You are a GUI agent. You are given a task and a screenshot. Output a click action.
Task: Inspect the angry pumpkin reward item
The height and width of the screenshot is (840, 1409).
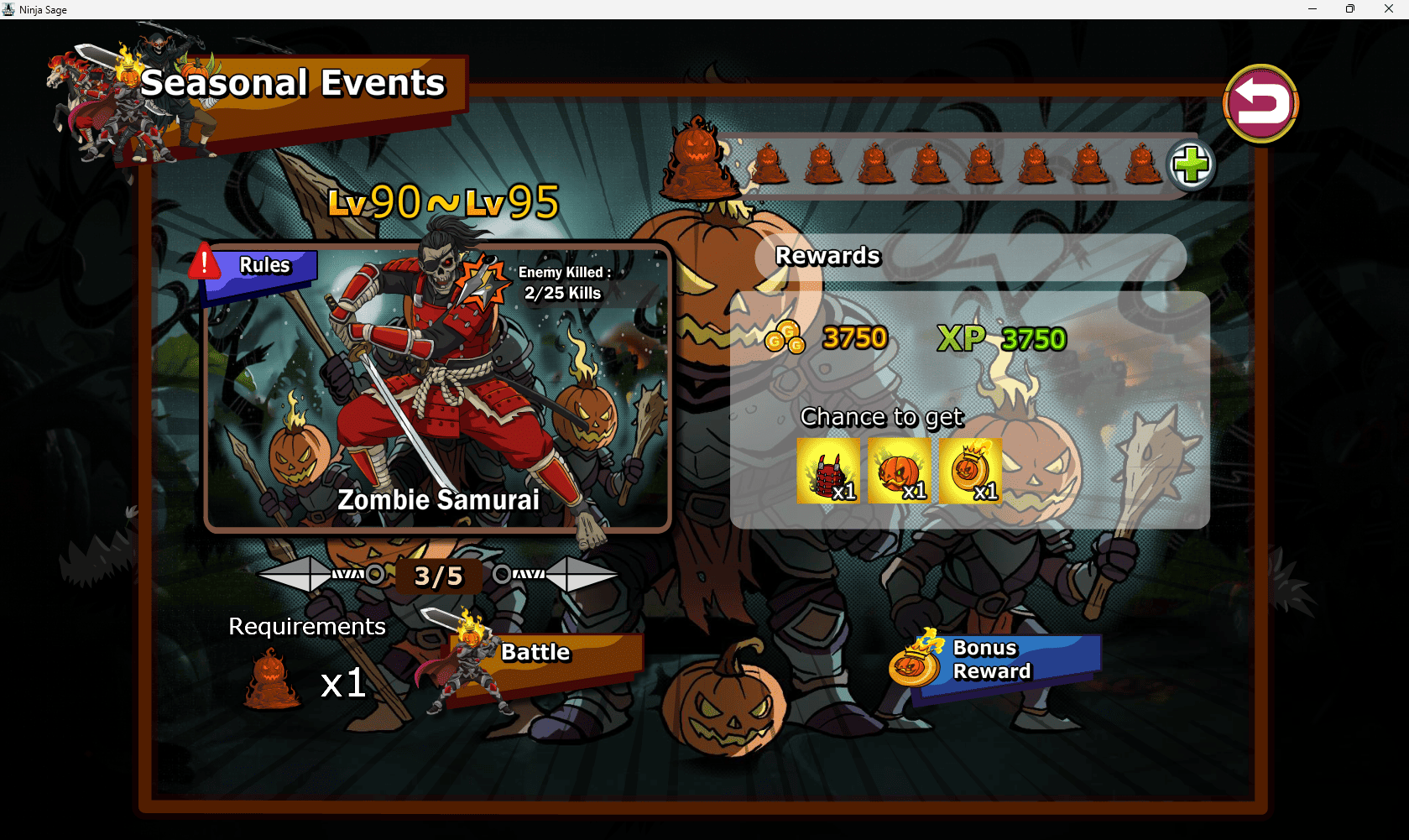click(900, 472)
